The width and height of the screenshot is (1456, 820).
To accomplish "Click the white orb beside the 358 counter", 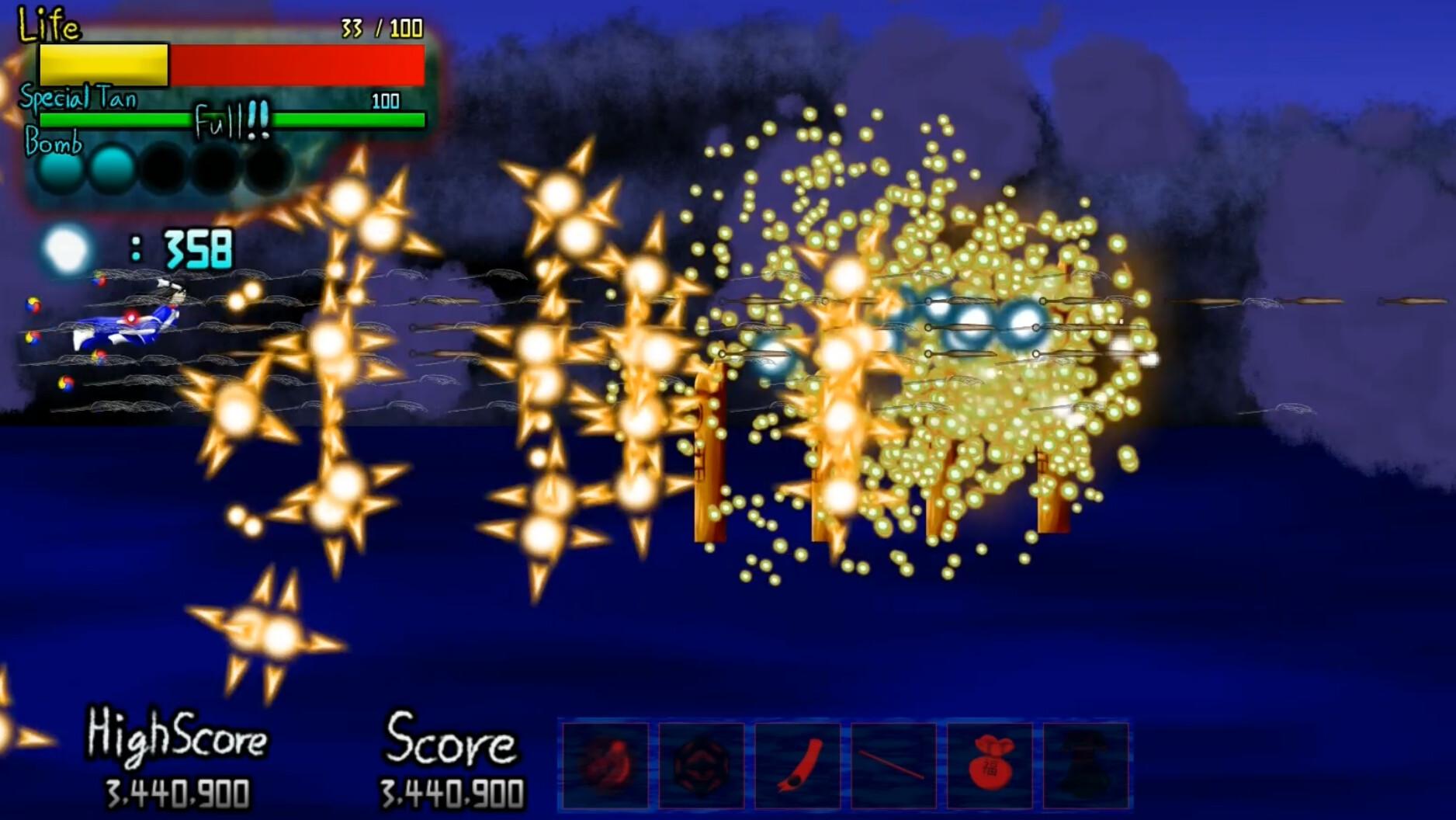I will pyautogui.click(x=68, y=247).
